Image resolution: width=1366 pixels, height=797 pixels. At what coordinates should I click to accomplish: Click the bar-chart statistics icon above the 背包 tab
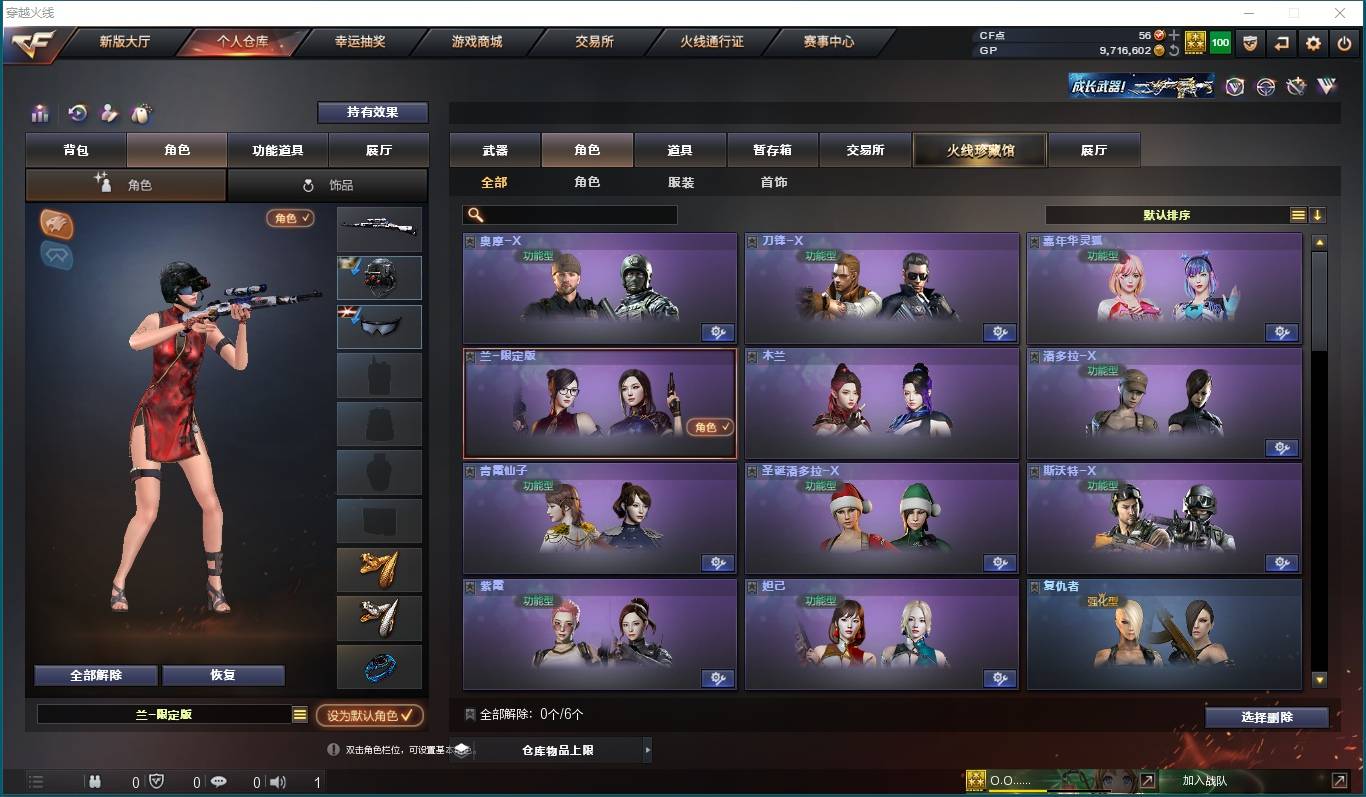tap(40, 113)
